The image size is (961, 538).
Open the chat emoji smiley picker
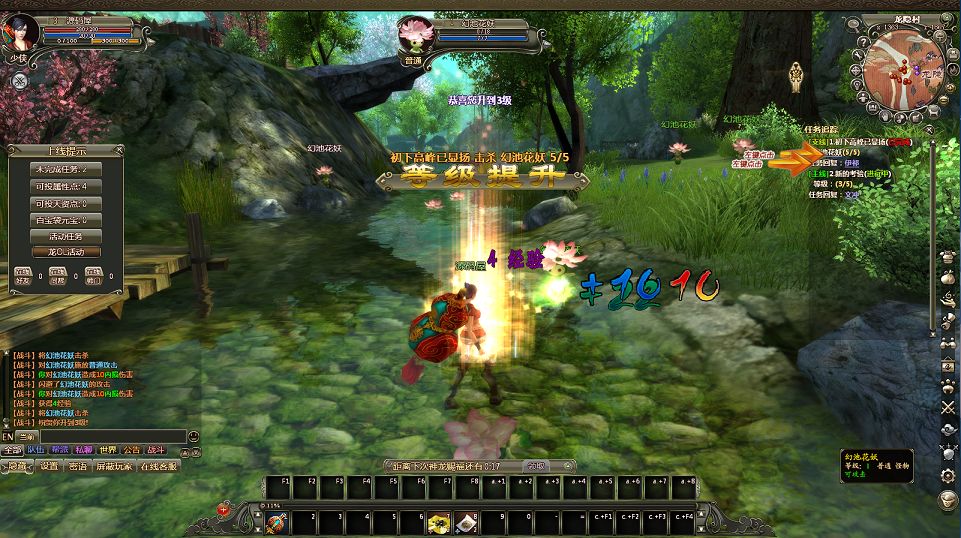coord(193,436)
